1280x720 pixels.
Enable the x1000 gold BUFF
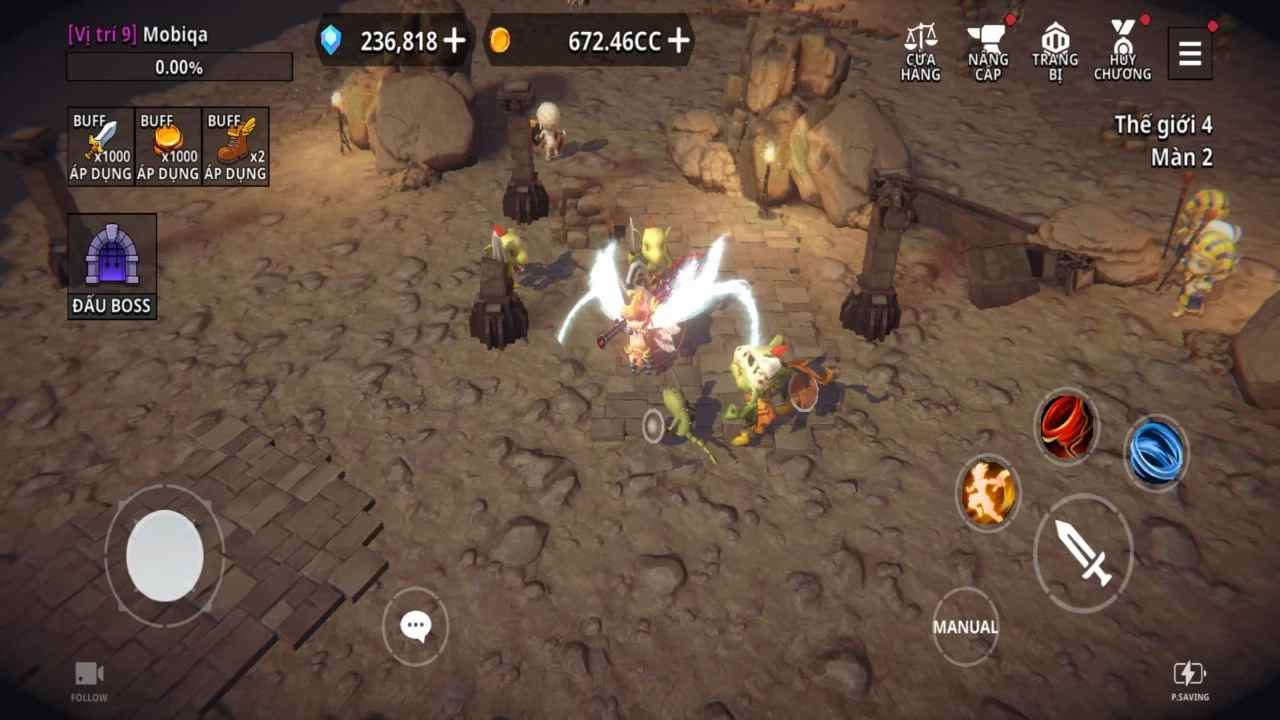(167, 145)
